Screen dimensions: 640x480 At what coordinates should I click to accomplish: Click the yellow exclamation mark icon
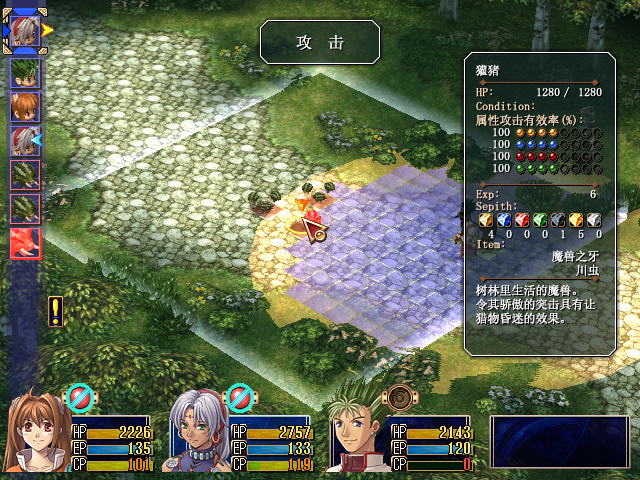tap(55, 311)
